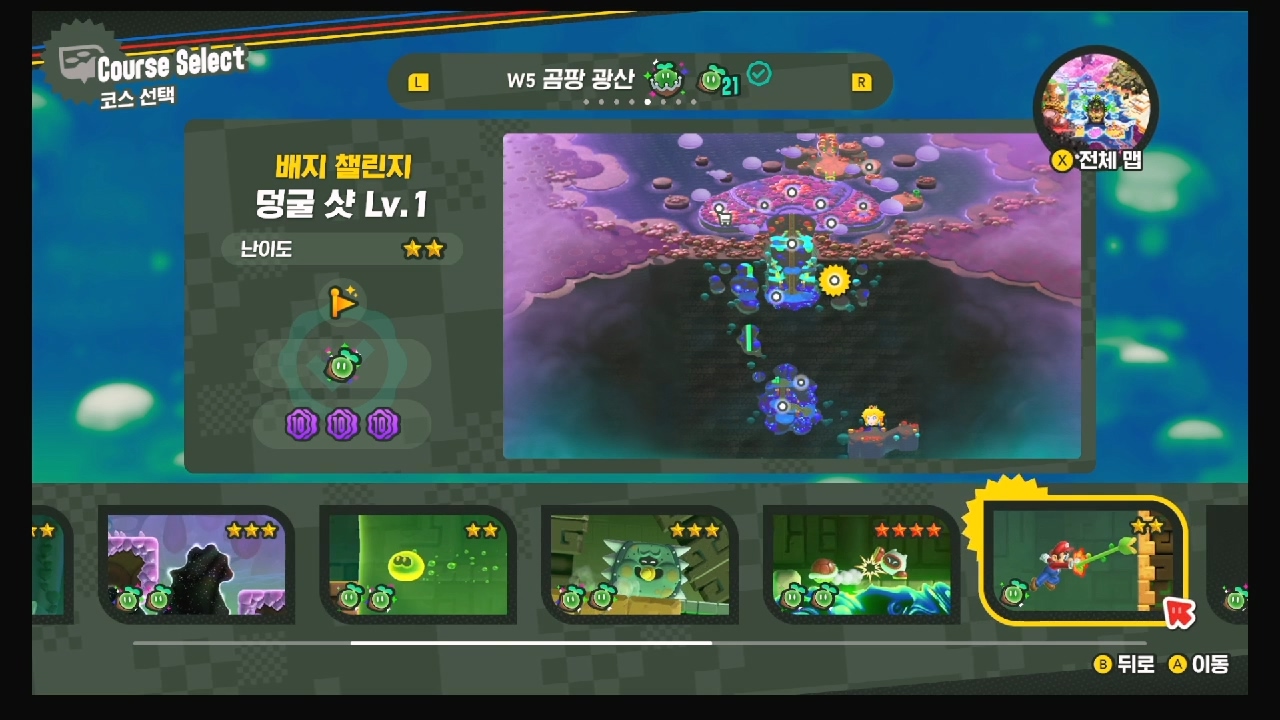Select the spiky green enemy course thumbnail
The width and height of the screenshot is (1280, 720).
point(640,564)
